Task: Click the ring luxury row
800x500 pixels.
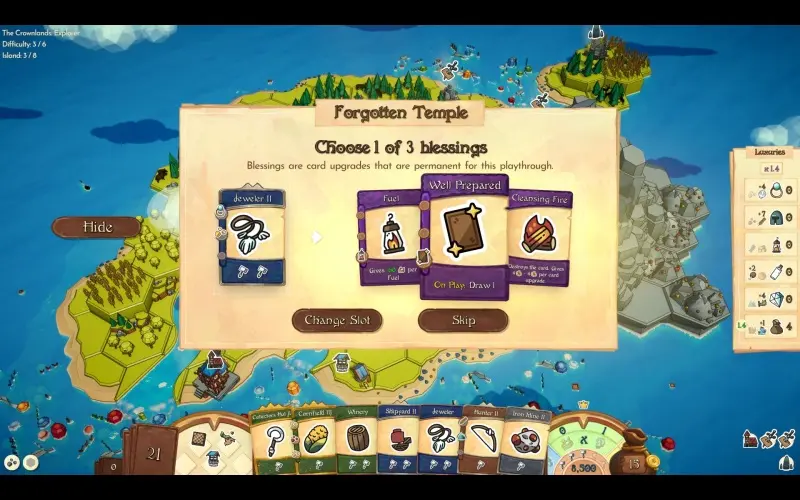Action: coord(769,190)
